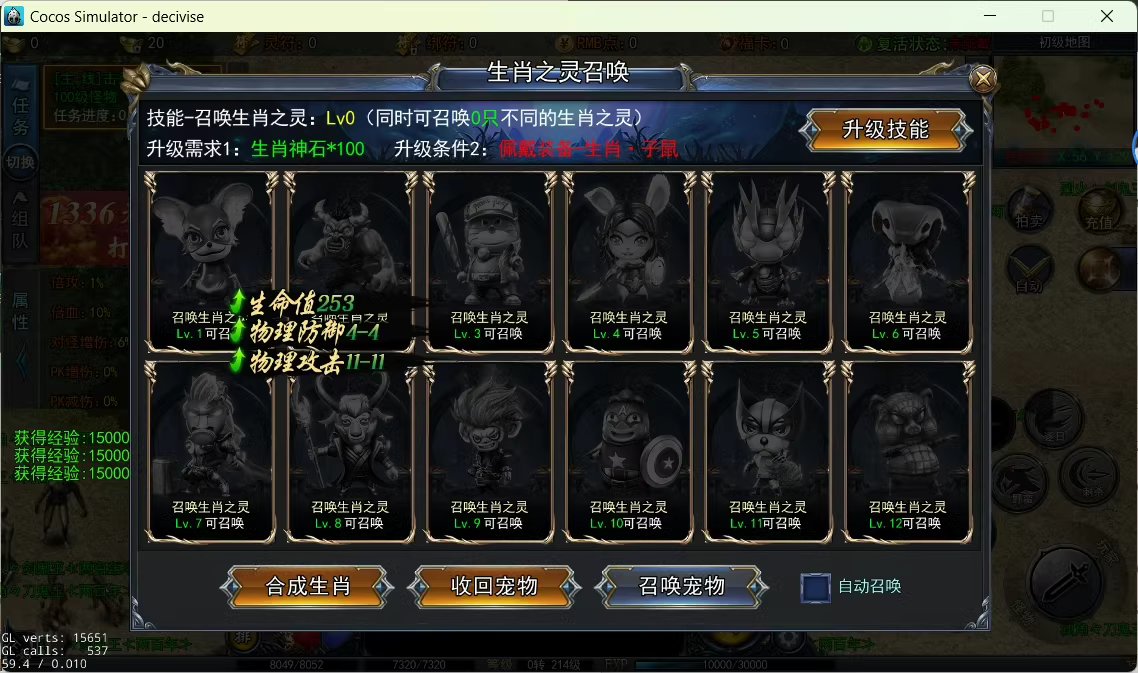Image resolution: width=1138 pixels, height=673 pixels.
Task: Select the Lv. 11 dog spirit card
Action: (768, 450)
